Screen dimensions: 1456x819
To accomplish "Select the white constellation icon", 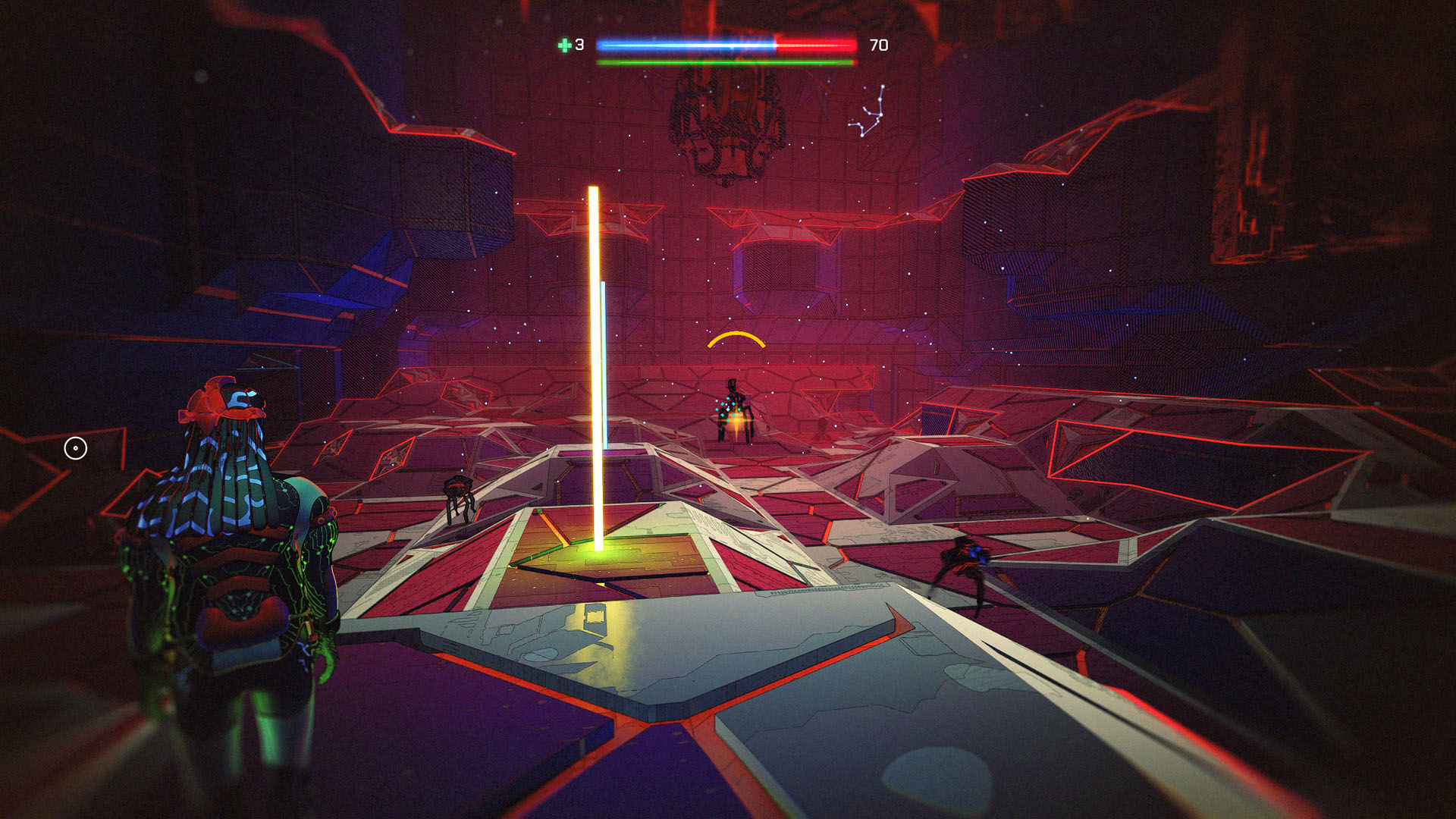I will pyautogui.click(x=868, y=112).
